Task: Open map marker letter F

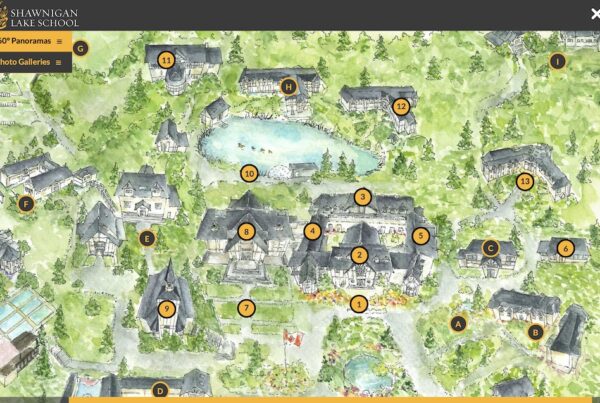Action: click(26, 204)
